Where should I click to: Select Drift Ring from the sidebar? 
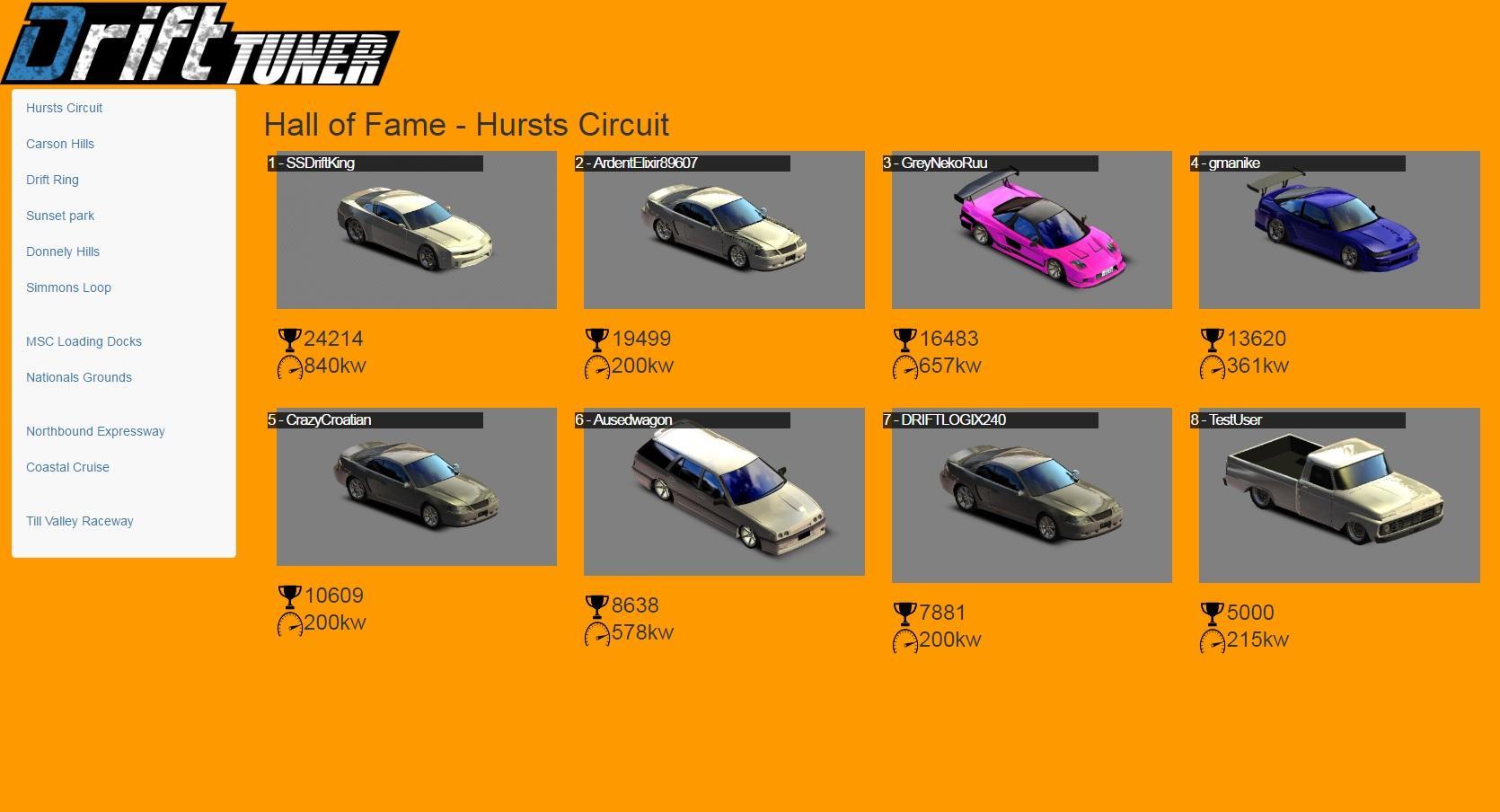click(52, 180)
